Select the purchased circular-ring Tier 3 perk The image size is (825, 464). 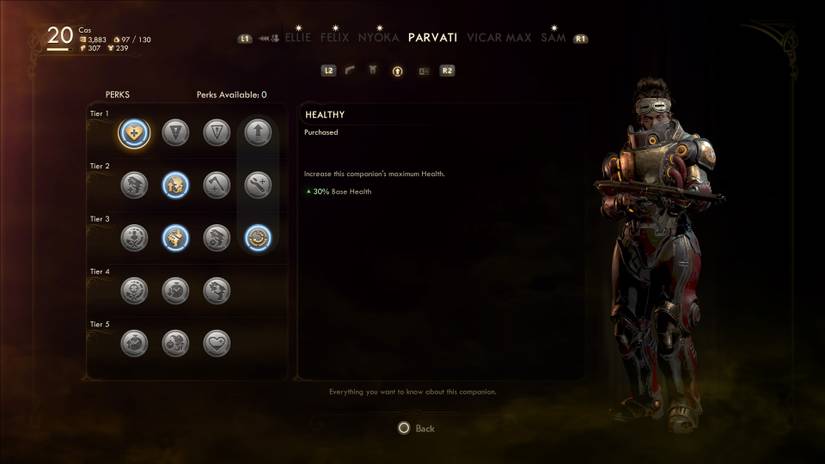258,238
